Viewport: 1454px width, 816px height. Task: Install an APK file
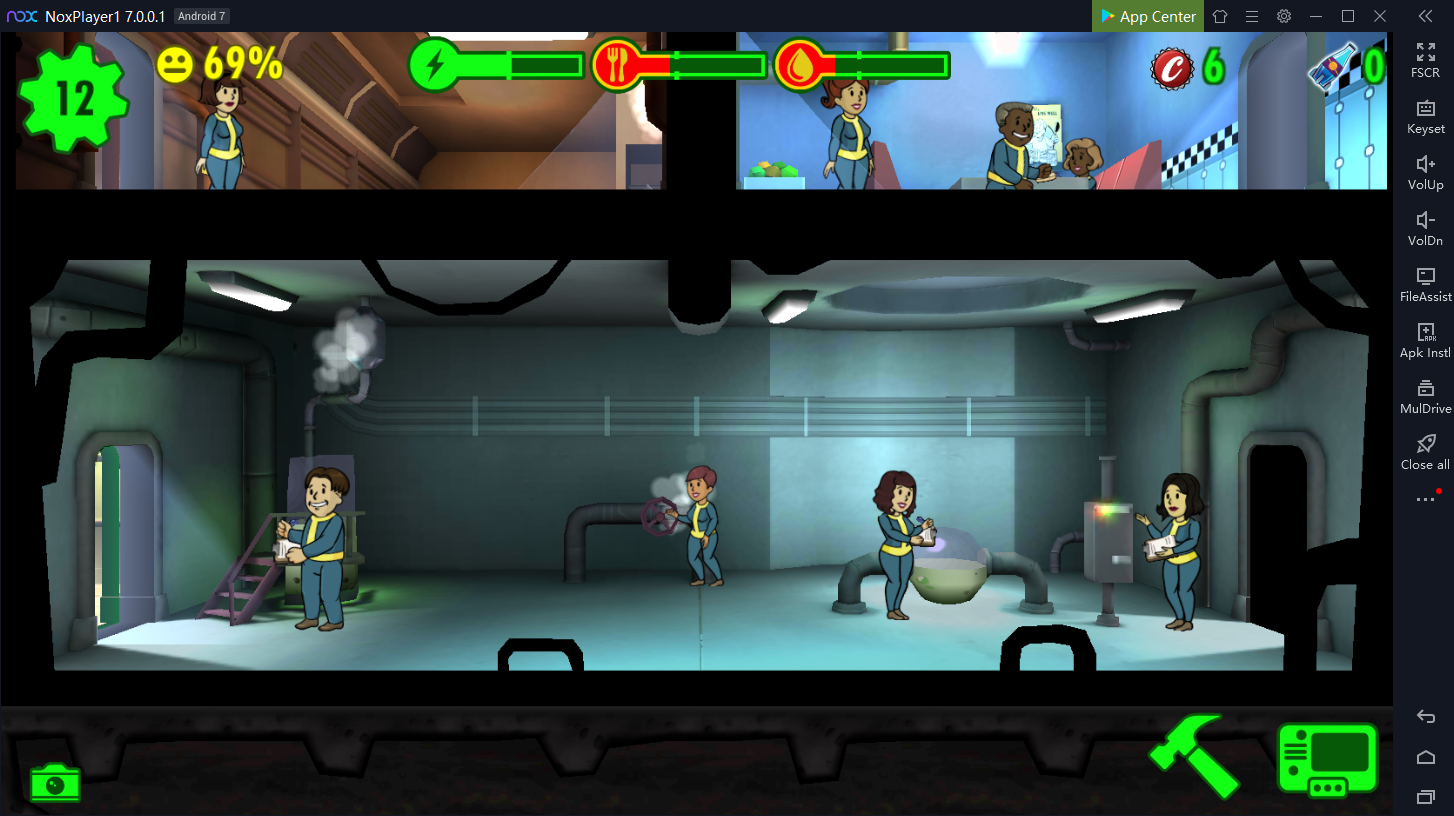tap(1425, 339)
